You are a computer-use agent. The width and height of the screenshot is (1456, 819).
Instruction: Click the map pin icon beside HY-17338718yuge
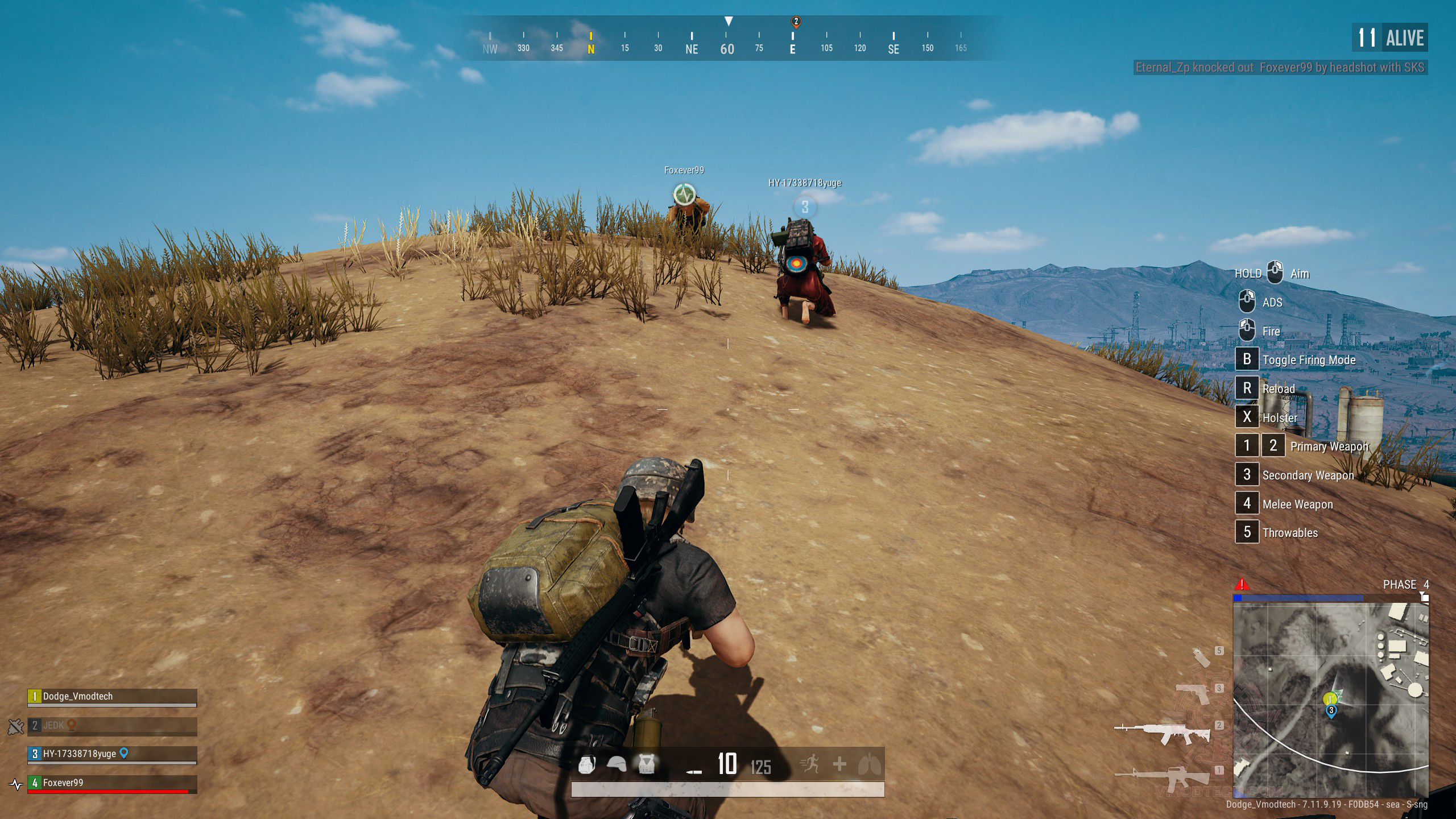(124, 754)
